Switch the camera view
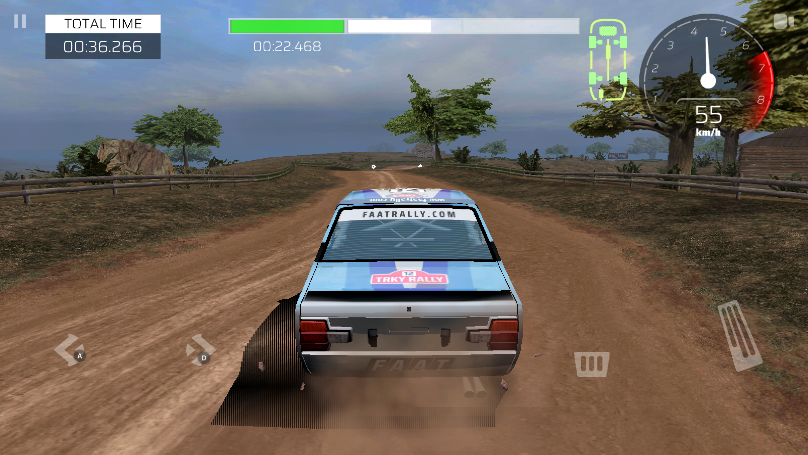Viewport: 808px width, 455px height. (784, 21)
